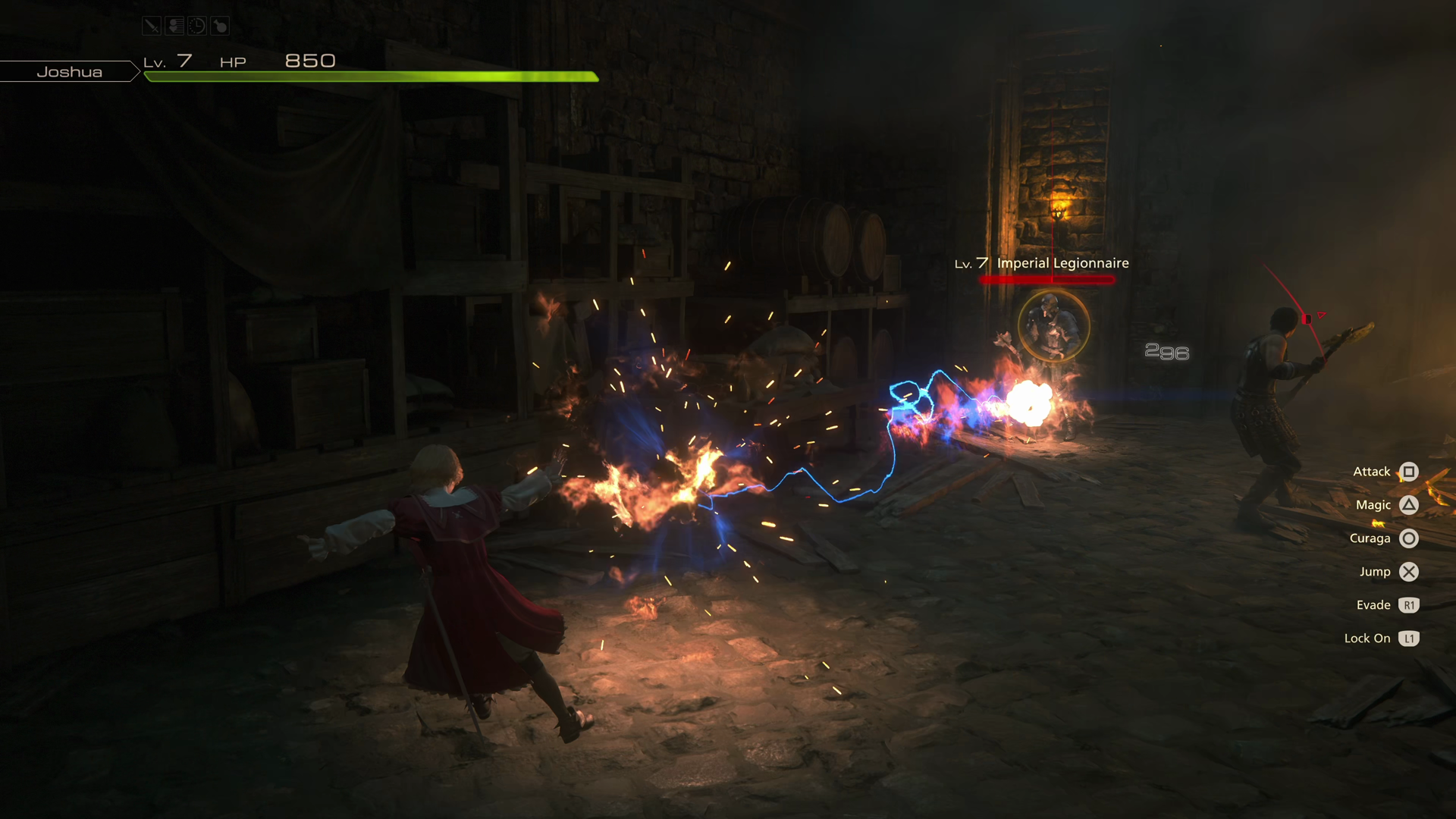This screenshot has height=819, width=1456.
Task: Click the Lv. 7 enemy label
Action: point(971,263)
